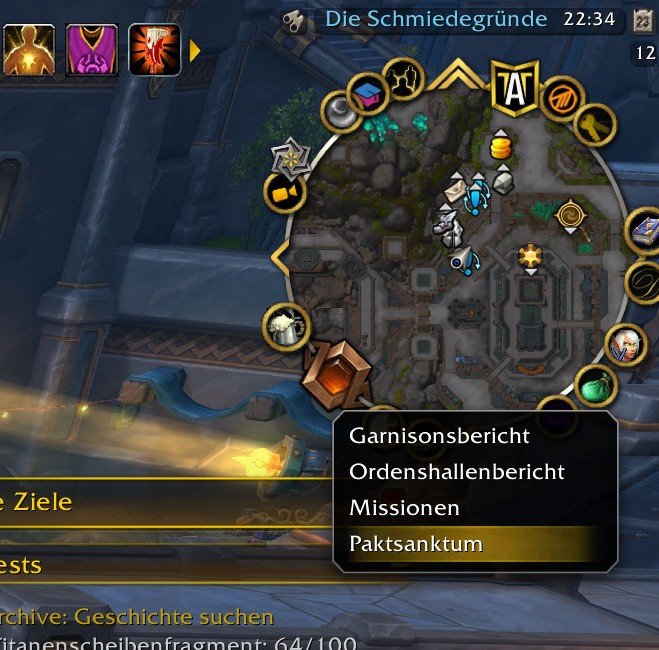
Task: Open the elf portrait minimap button
Action: 627,344
